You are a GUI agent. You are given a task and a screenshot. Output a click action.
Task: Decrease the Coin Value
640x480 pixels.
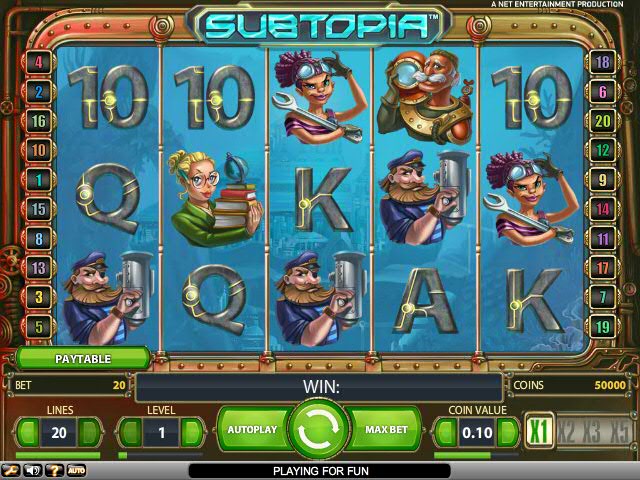click(x=446, y=433)
